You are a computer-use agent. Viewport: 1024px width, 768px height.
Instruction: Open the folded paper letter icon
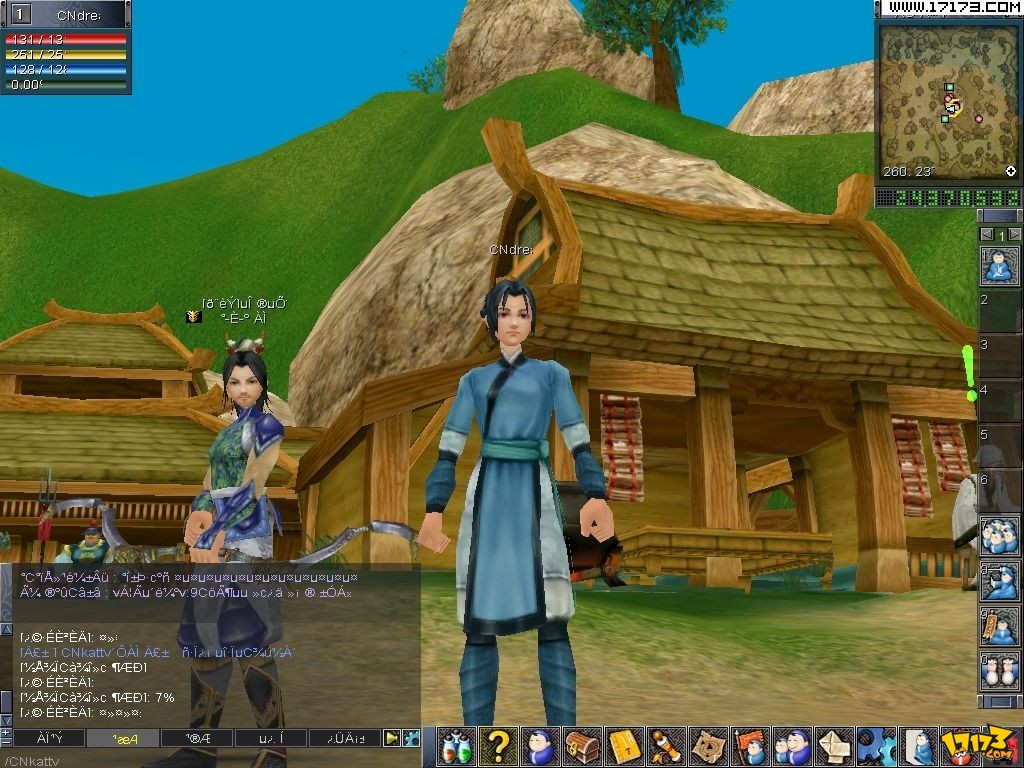tap(834, 746)
